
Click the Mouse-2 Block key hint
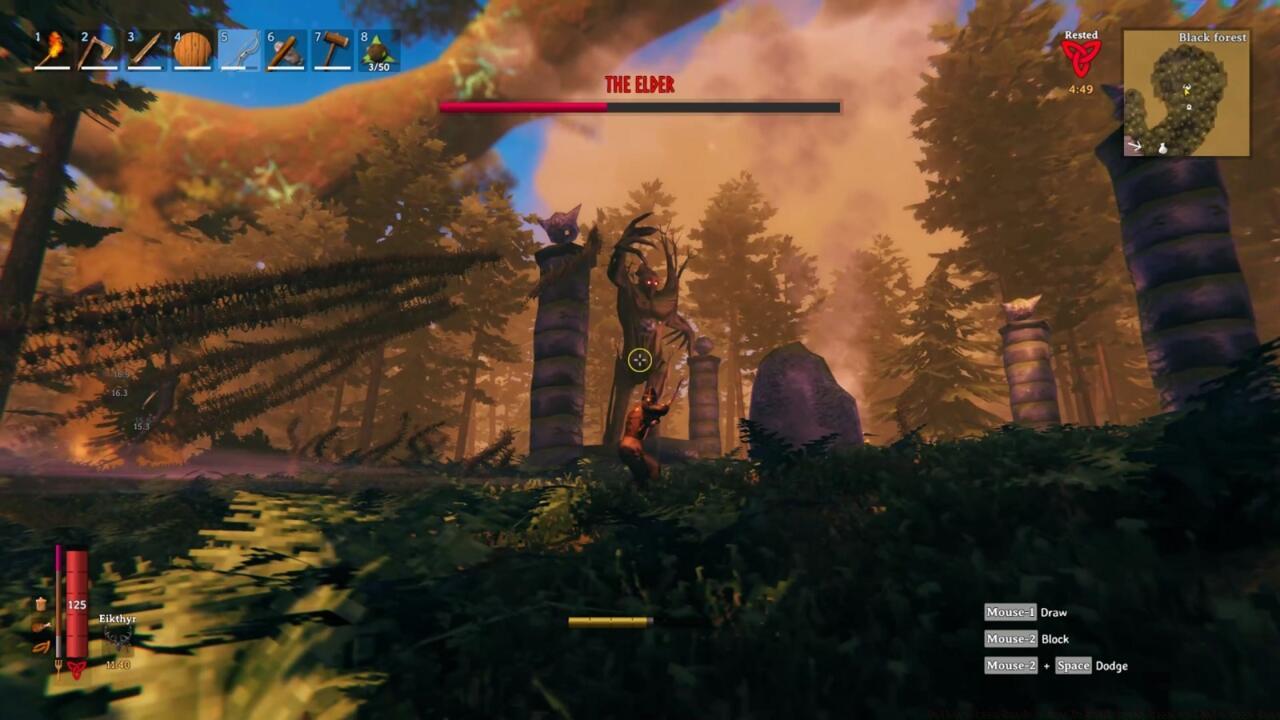click(x=1027, y=638)
